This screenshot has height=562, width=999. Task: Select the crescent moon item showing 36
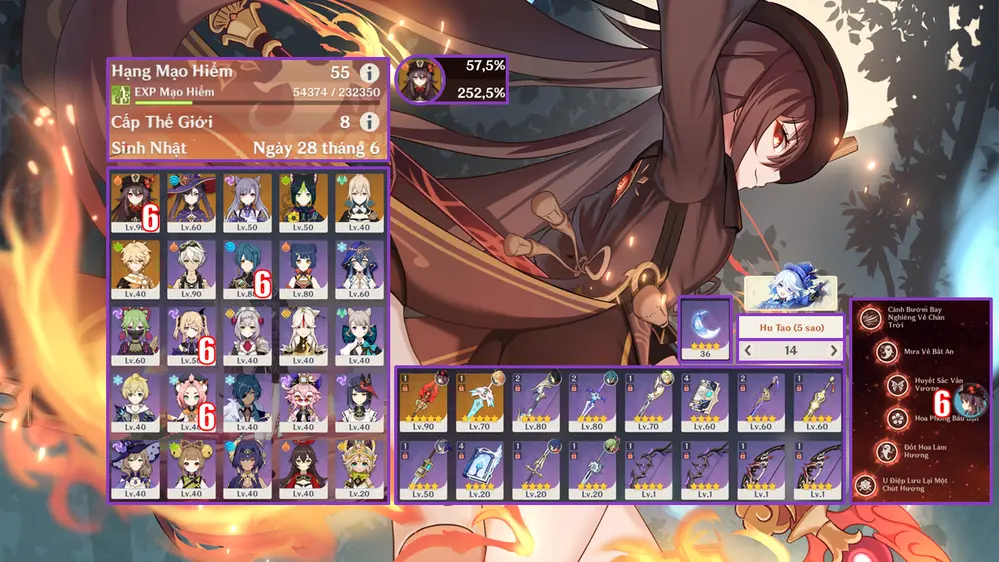[x=704, y=328]
